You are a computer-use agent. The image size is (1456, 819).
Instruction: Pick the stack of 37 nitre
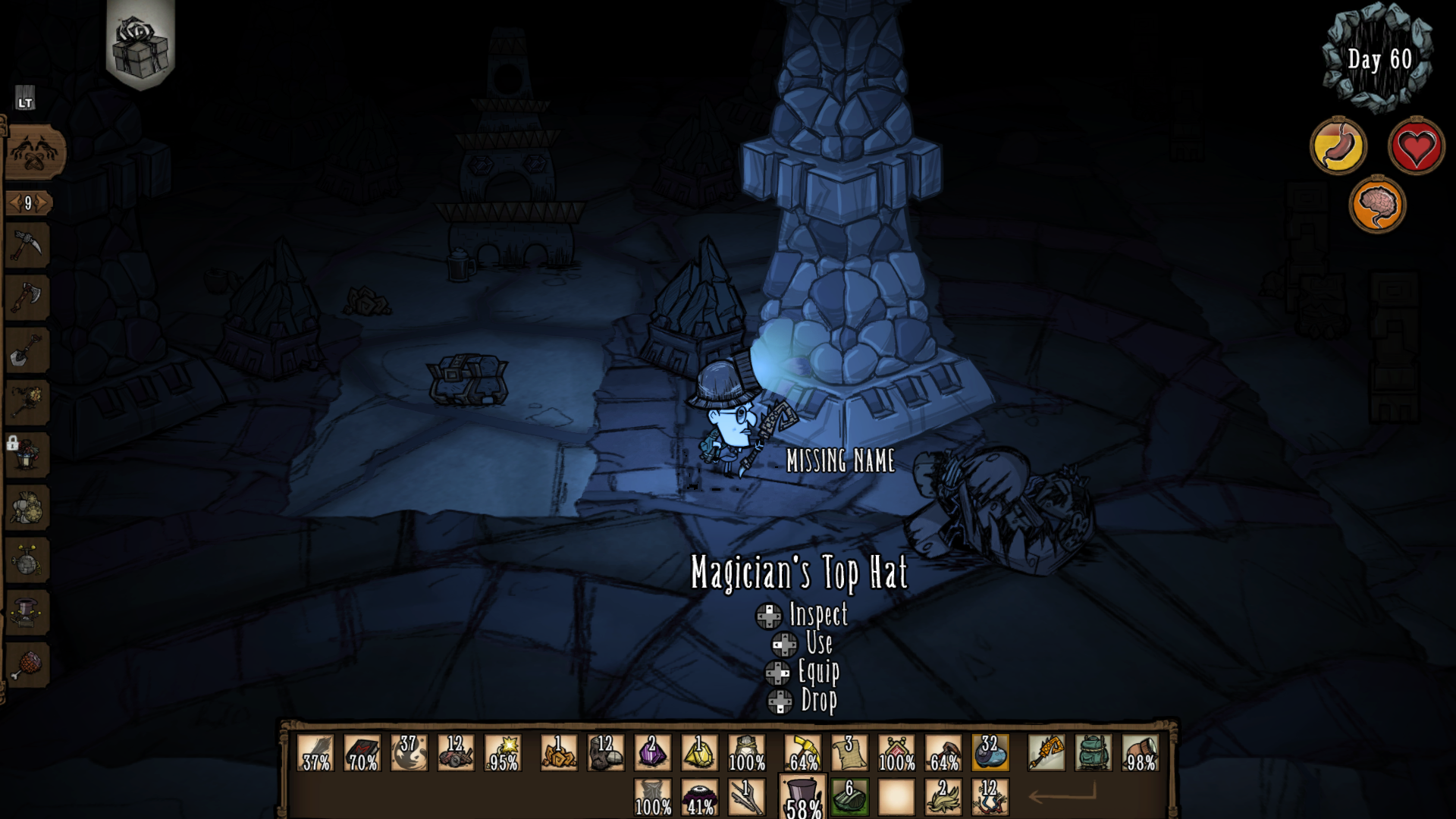click(409, 752)
